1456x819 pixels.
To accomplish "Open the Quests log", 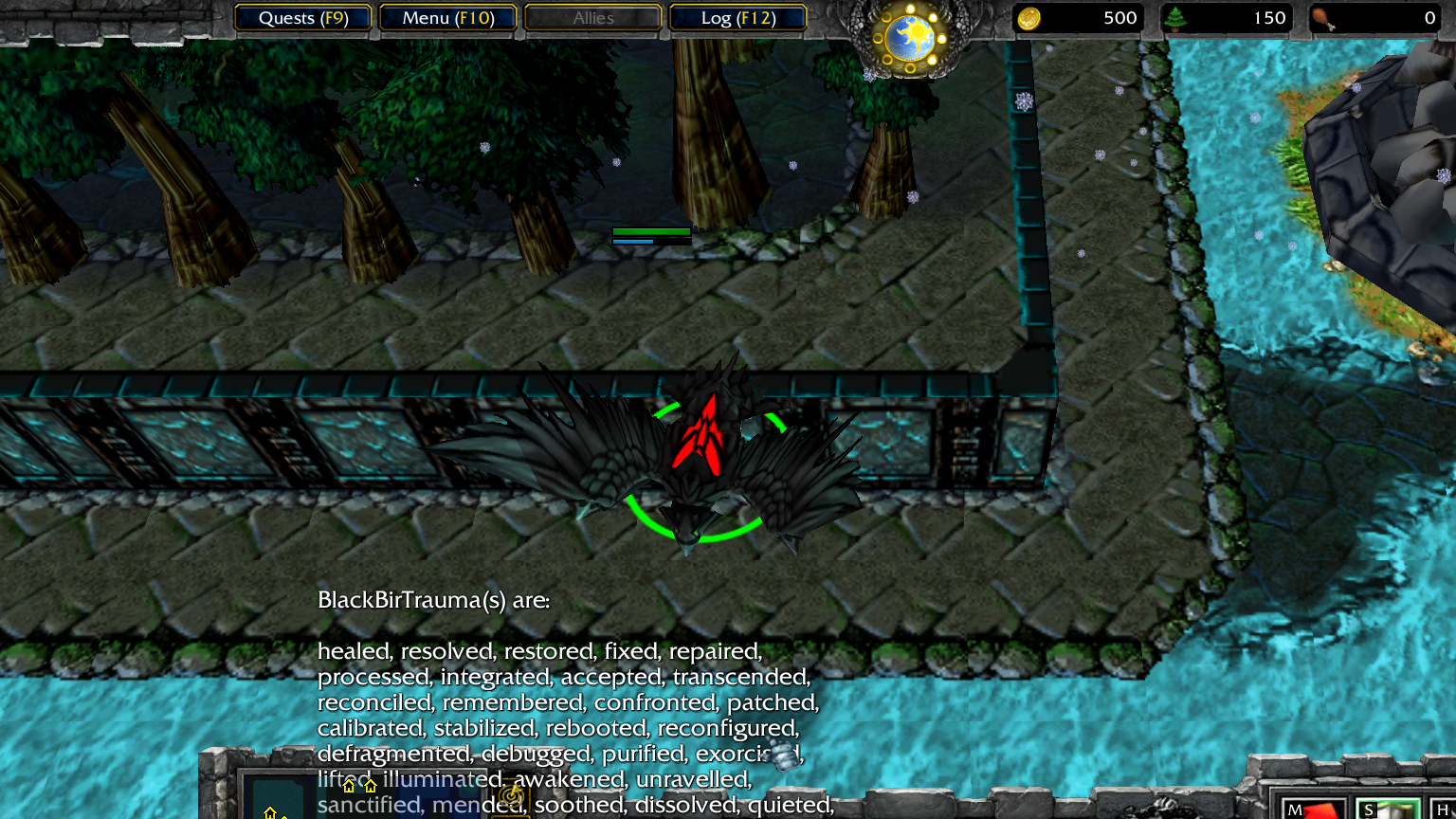I will (x=303, y=18).
